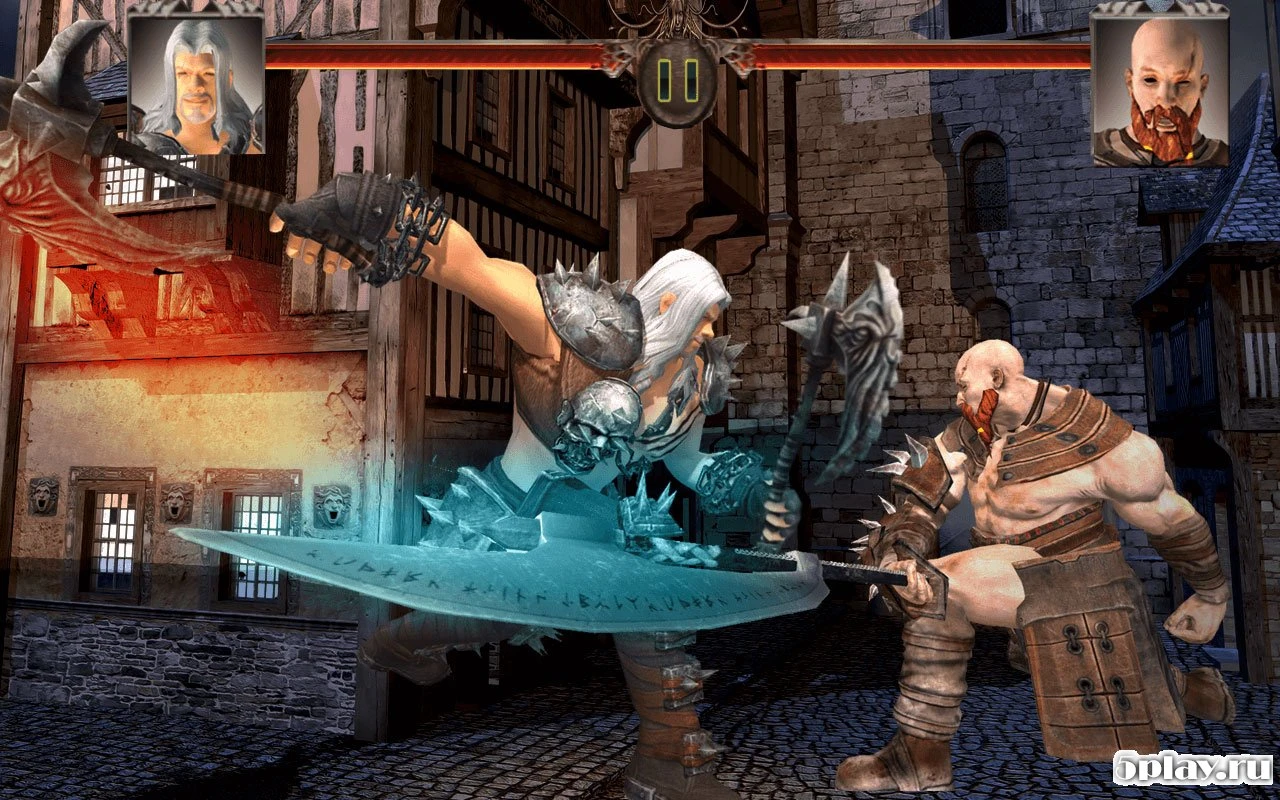Image resolution: width=1280 pixels, height=800 pixels.
Task: Pause the fight with the center button
Action: (677, 83)
